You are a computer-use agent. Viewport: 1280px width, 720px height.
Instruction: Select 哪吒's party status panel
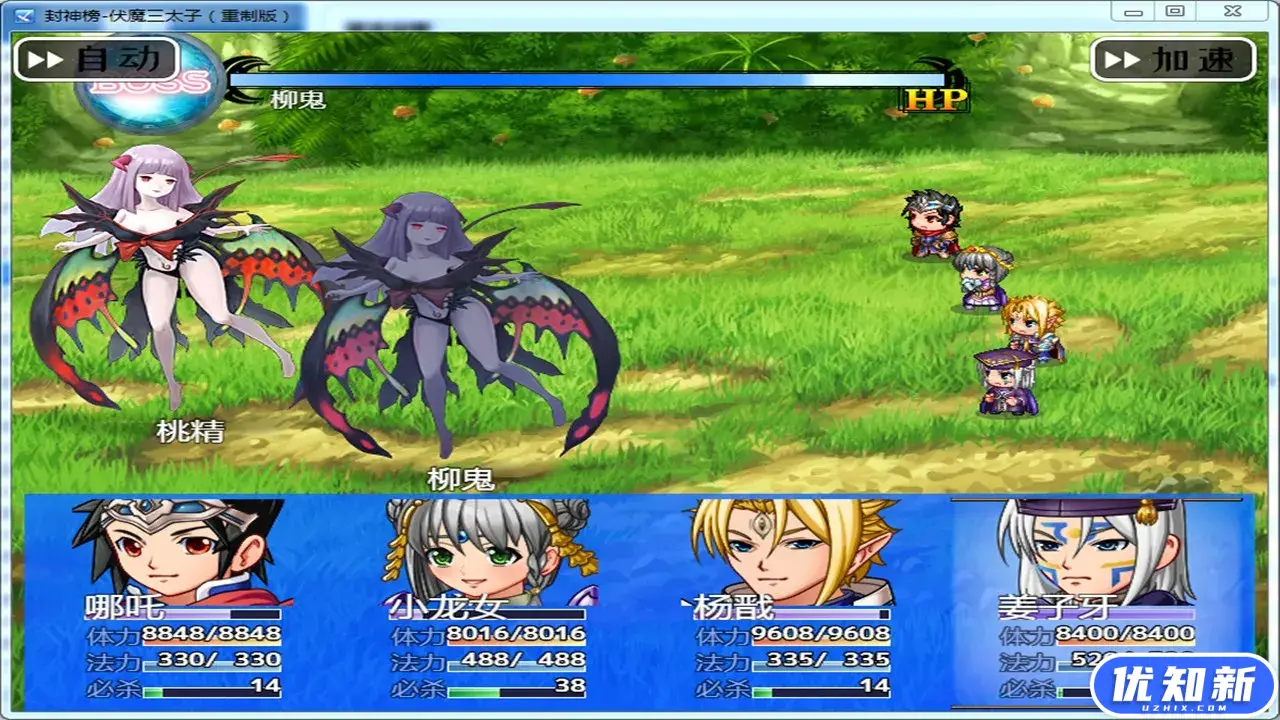[x=180, y=600]
